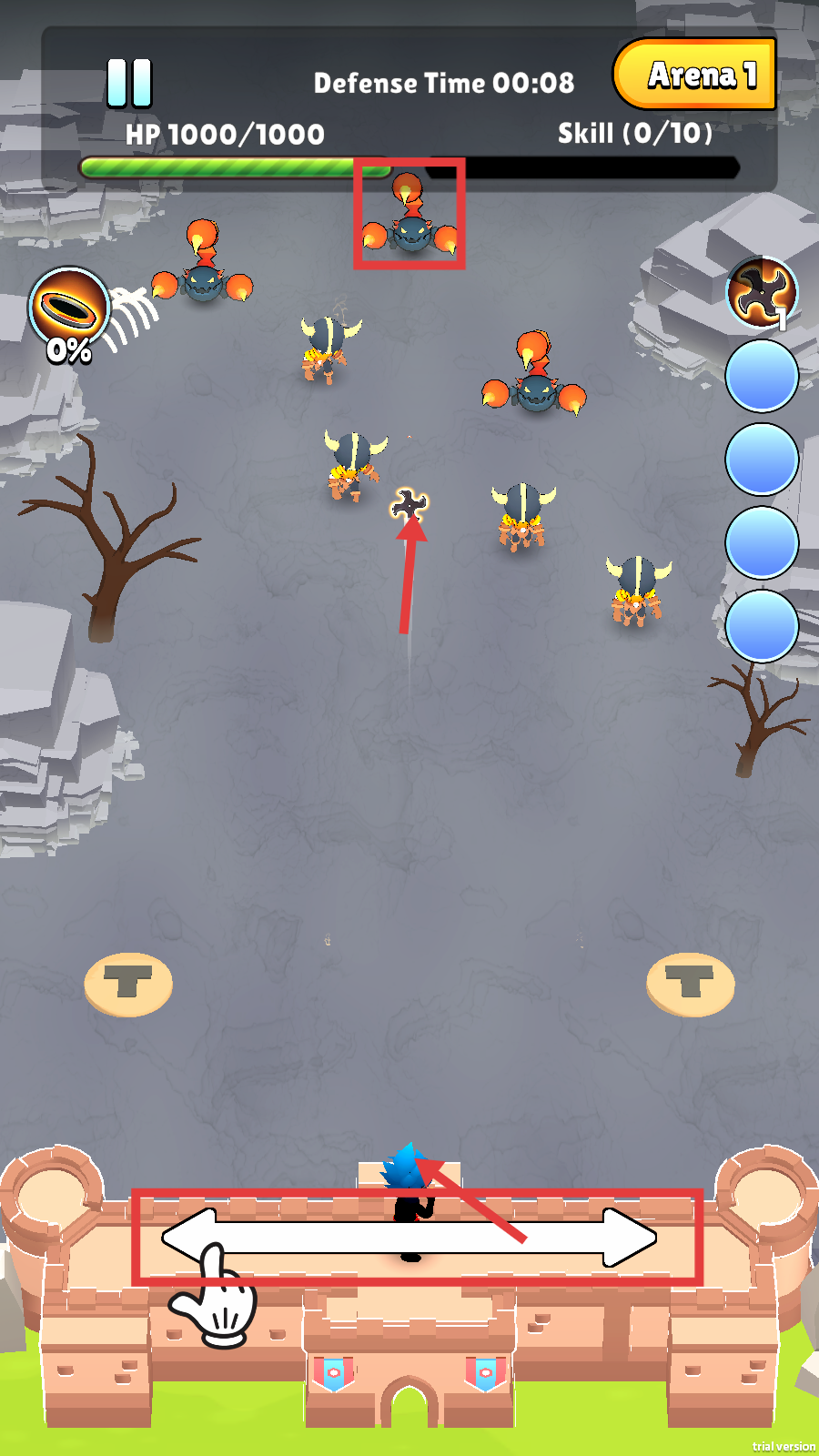
Task: Click the yellow Arena 1 badge
Action: point(695,75)
